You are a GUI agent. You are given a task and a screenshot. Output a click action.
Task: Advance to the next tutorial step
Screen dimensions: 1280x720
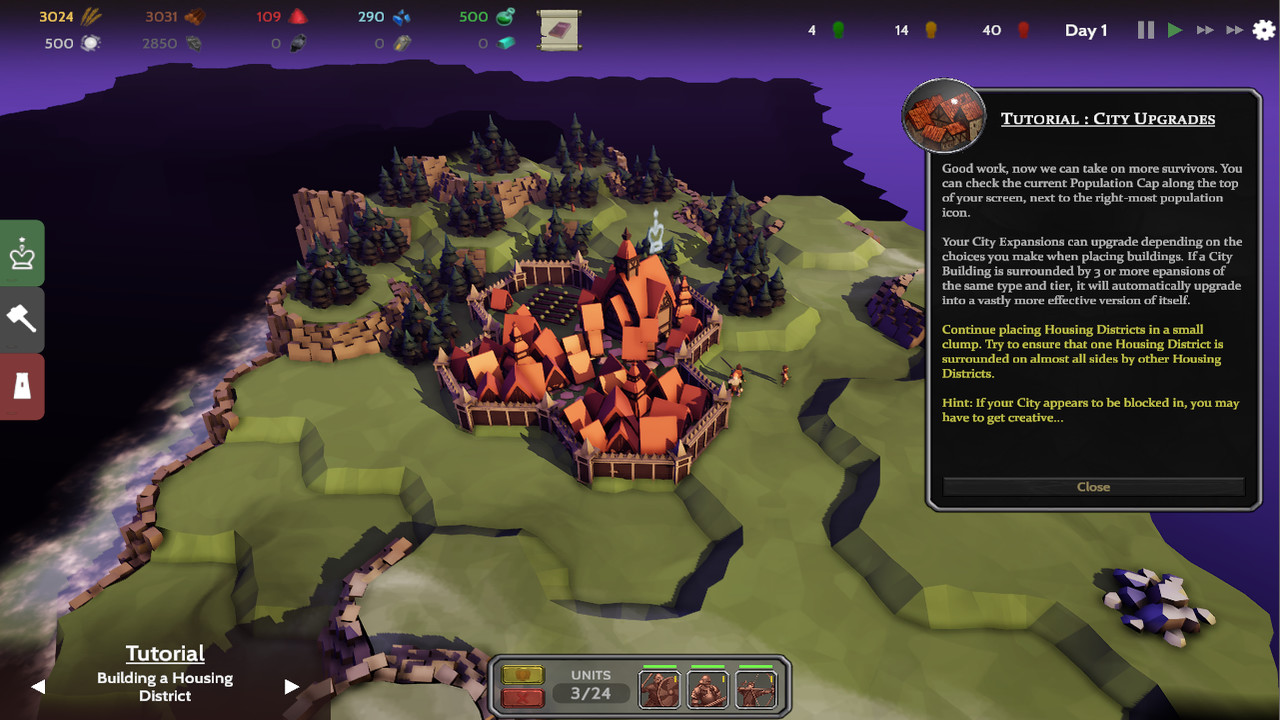tap(292, 686)
